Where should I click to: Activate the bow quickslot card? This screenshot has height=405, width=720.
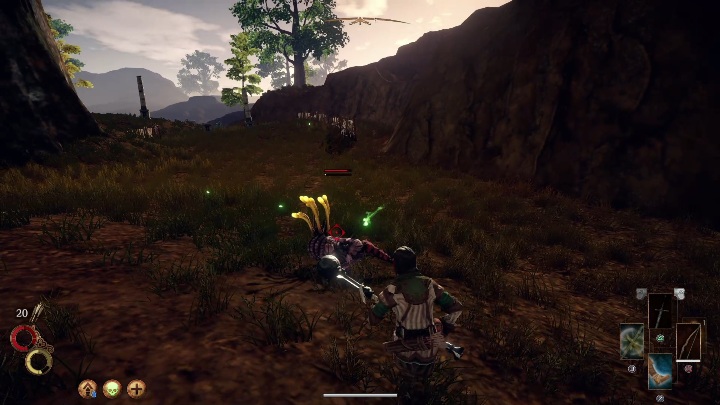689,341
